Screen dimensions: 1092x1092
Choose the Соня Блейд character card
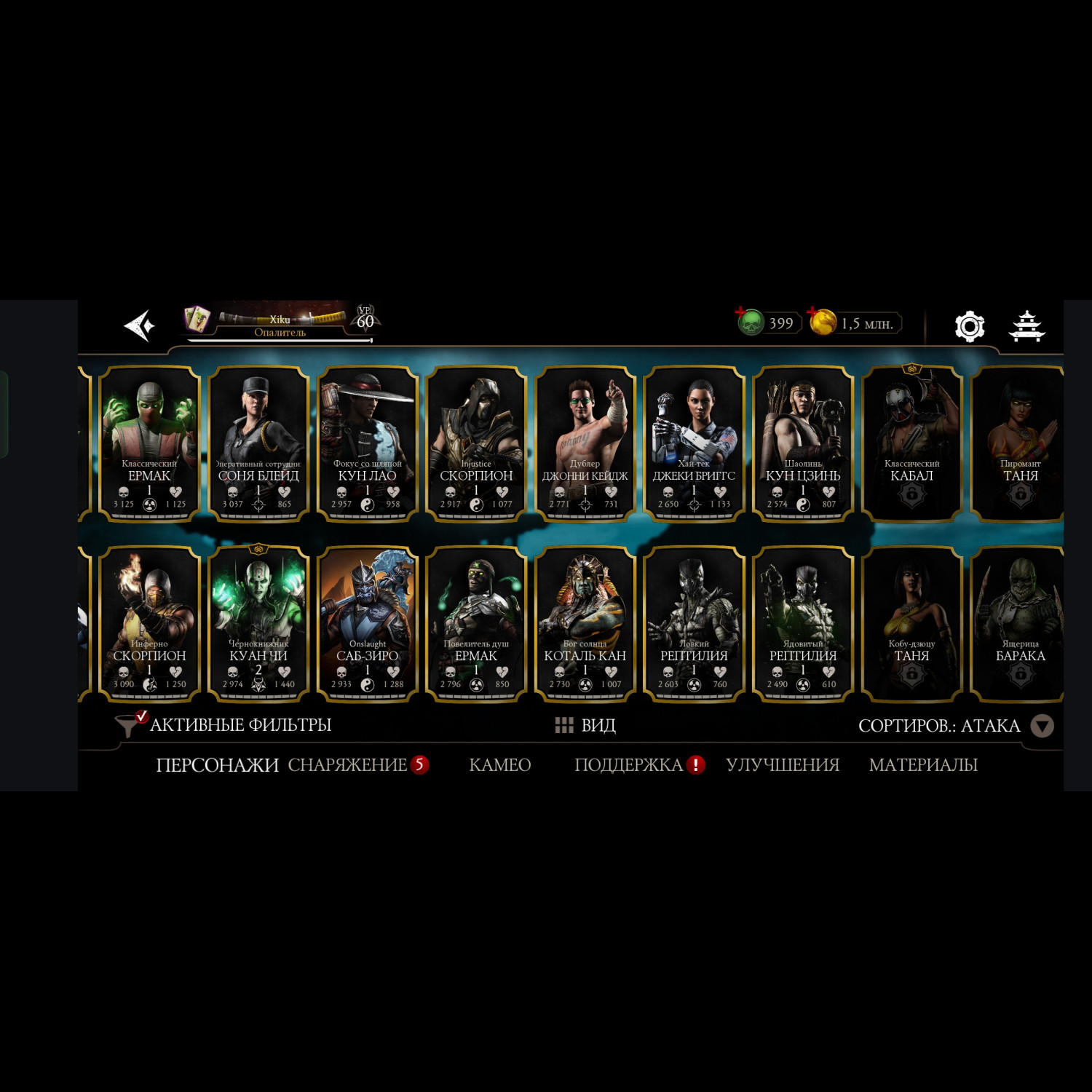tap(258, 444)
